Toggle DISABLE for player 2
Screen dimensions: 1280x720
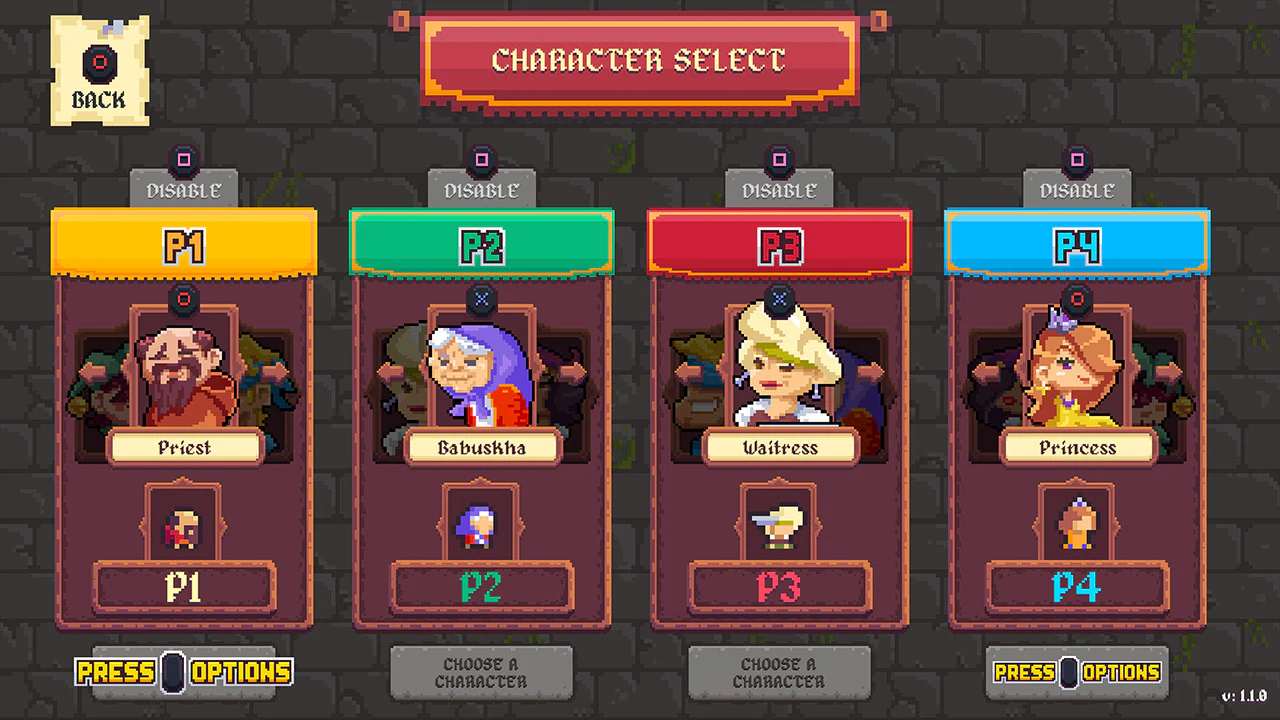click(482, 189)
